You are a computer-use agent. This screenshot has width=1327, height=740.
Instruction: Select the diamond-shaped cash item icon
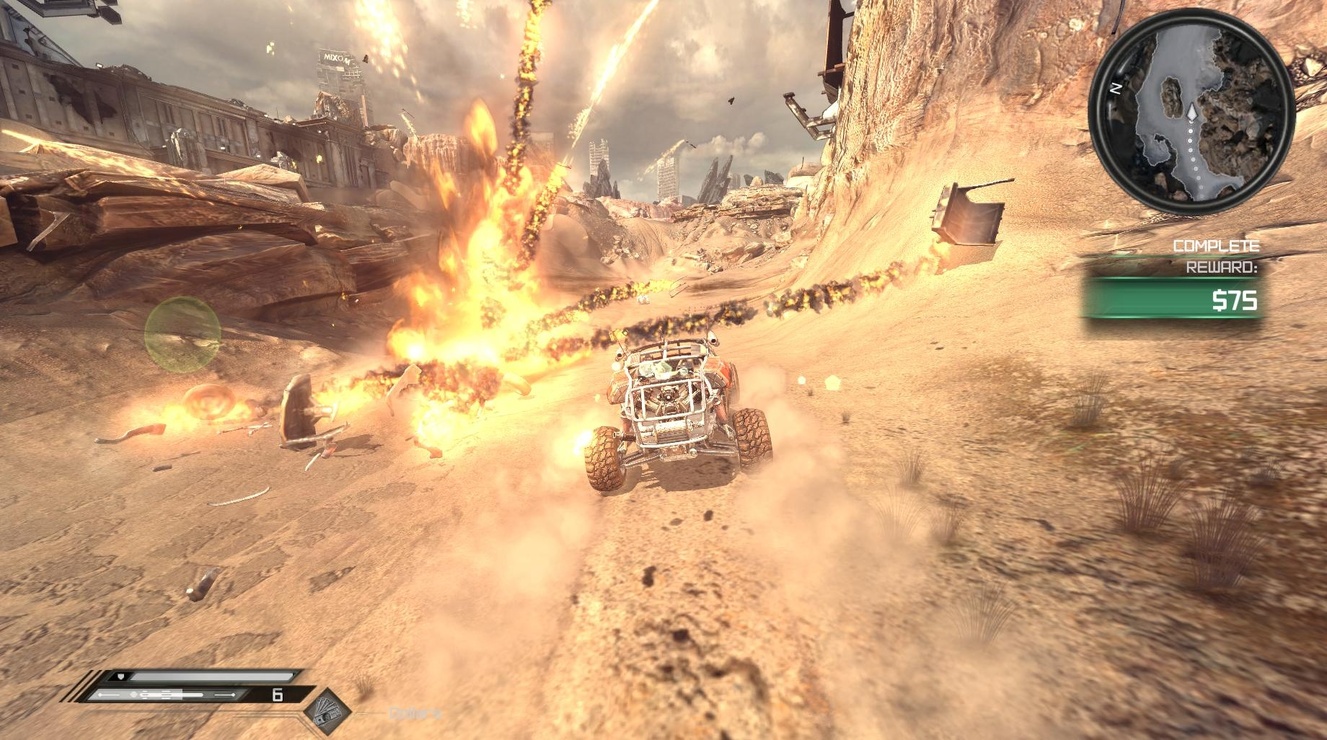[327, 711]
